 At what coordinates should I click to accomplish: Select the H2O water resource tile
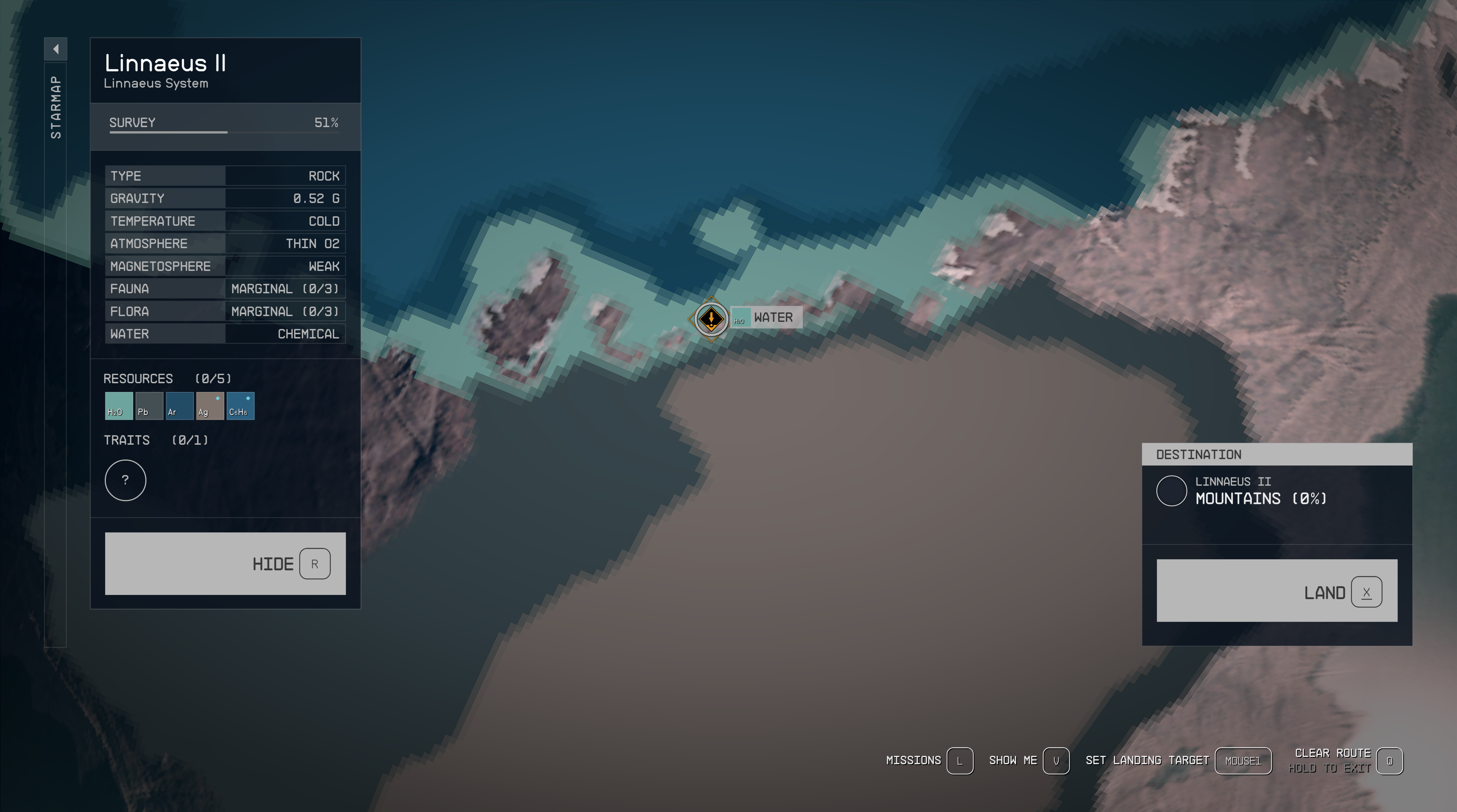119,406
